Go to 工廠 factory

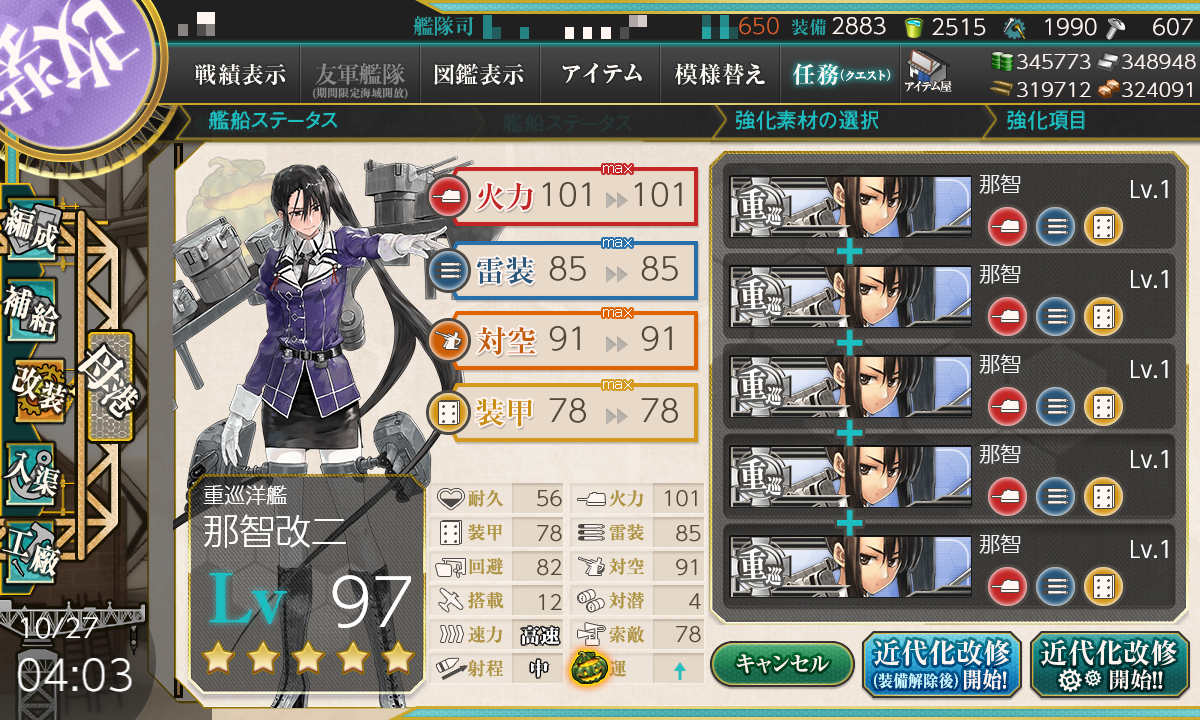click(30, 547)
